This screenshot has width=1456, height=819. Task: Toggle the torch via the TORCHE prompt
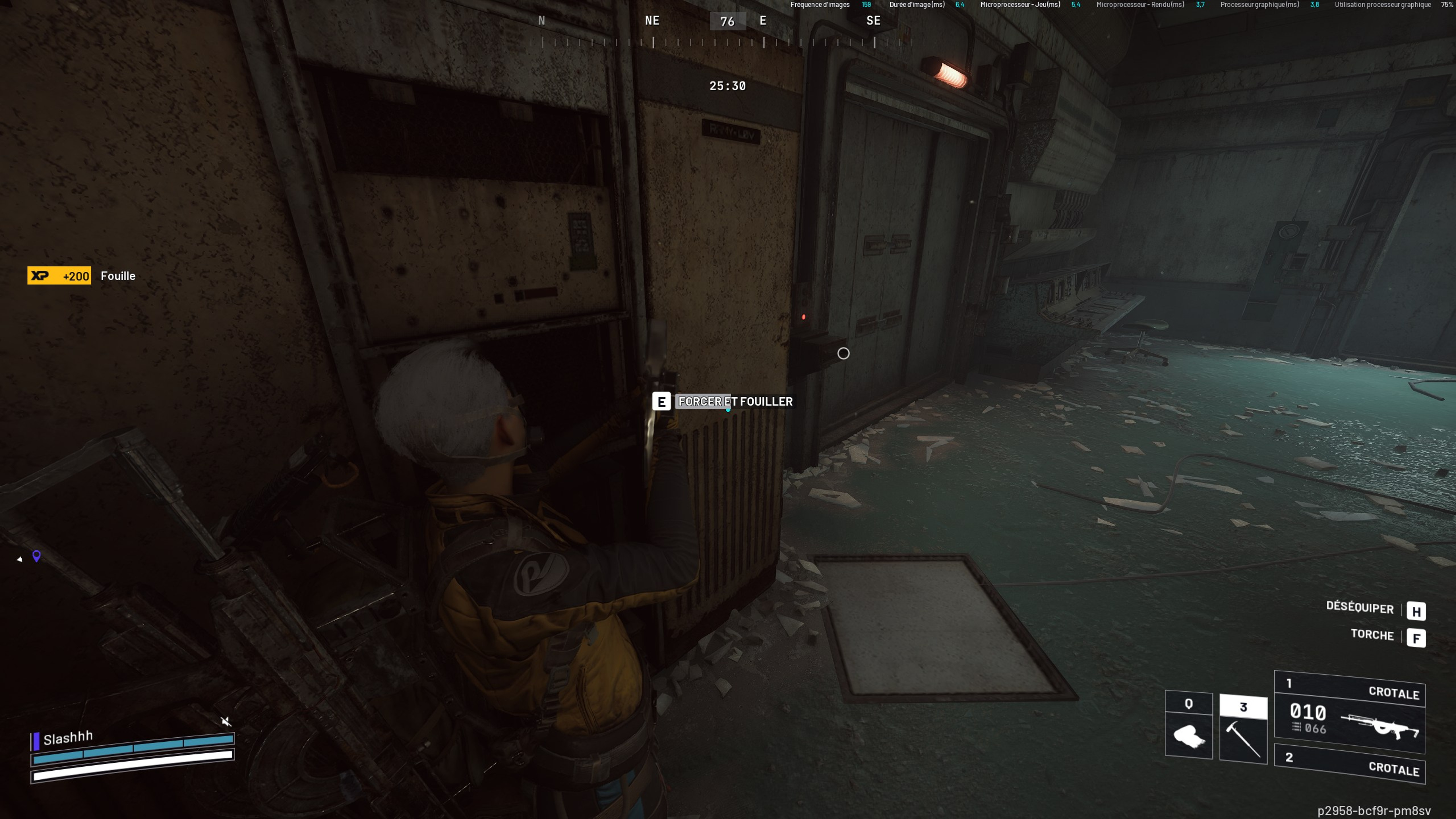click(1372, 635)
